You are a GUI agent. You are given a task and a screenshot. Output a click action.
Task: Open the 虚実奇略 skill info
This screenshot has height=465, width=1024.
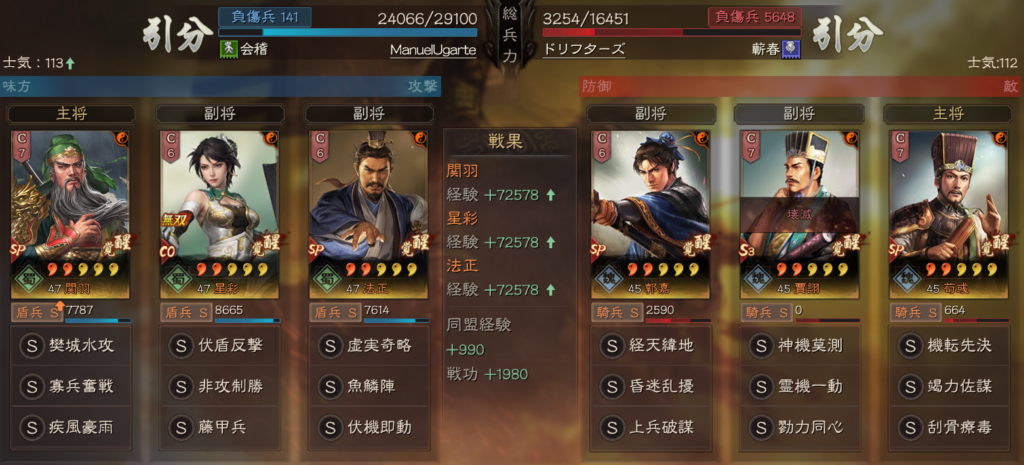point(368,346)
